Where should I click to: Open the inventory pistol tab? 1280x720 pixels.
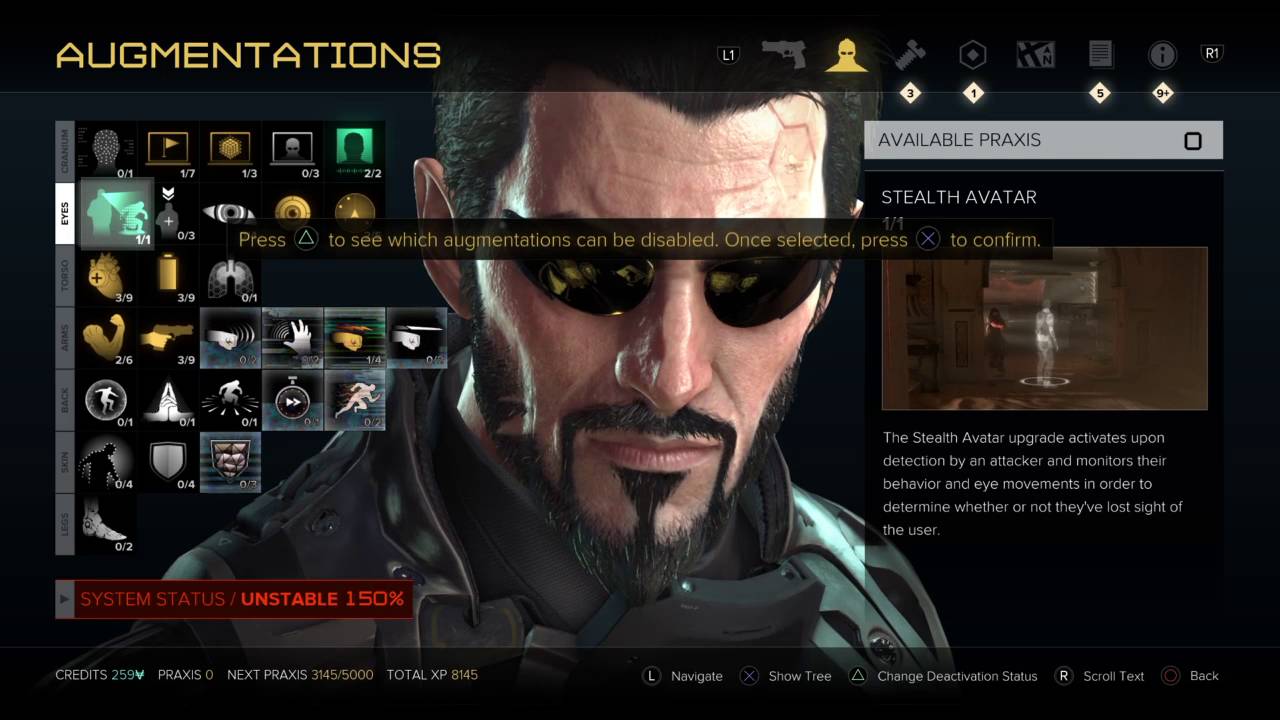tap(785, 55)
